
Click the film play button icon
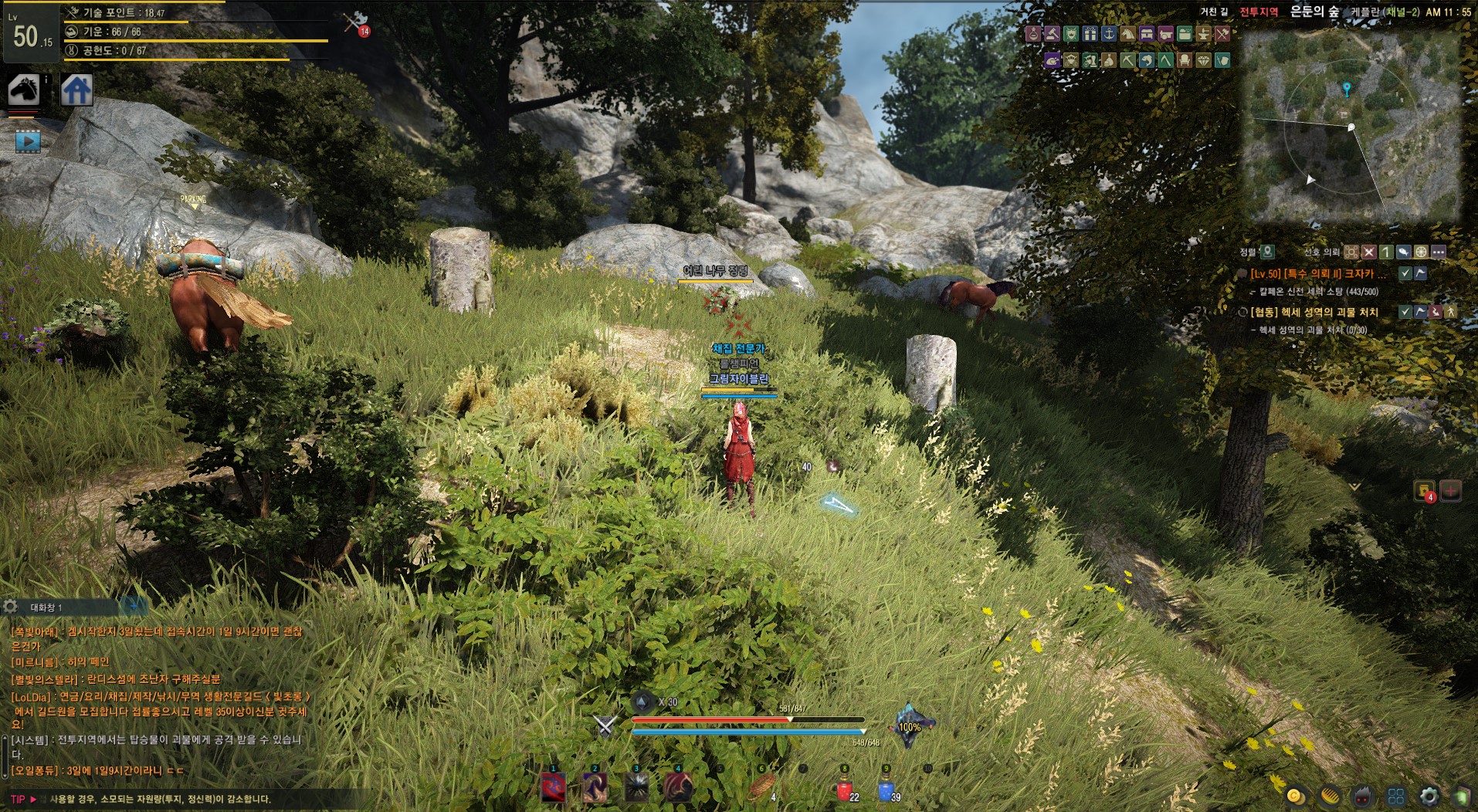point(28,142)
